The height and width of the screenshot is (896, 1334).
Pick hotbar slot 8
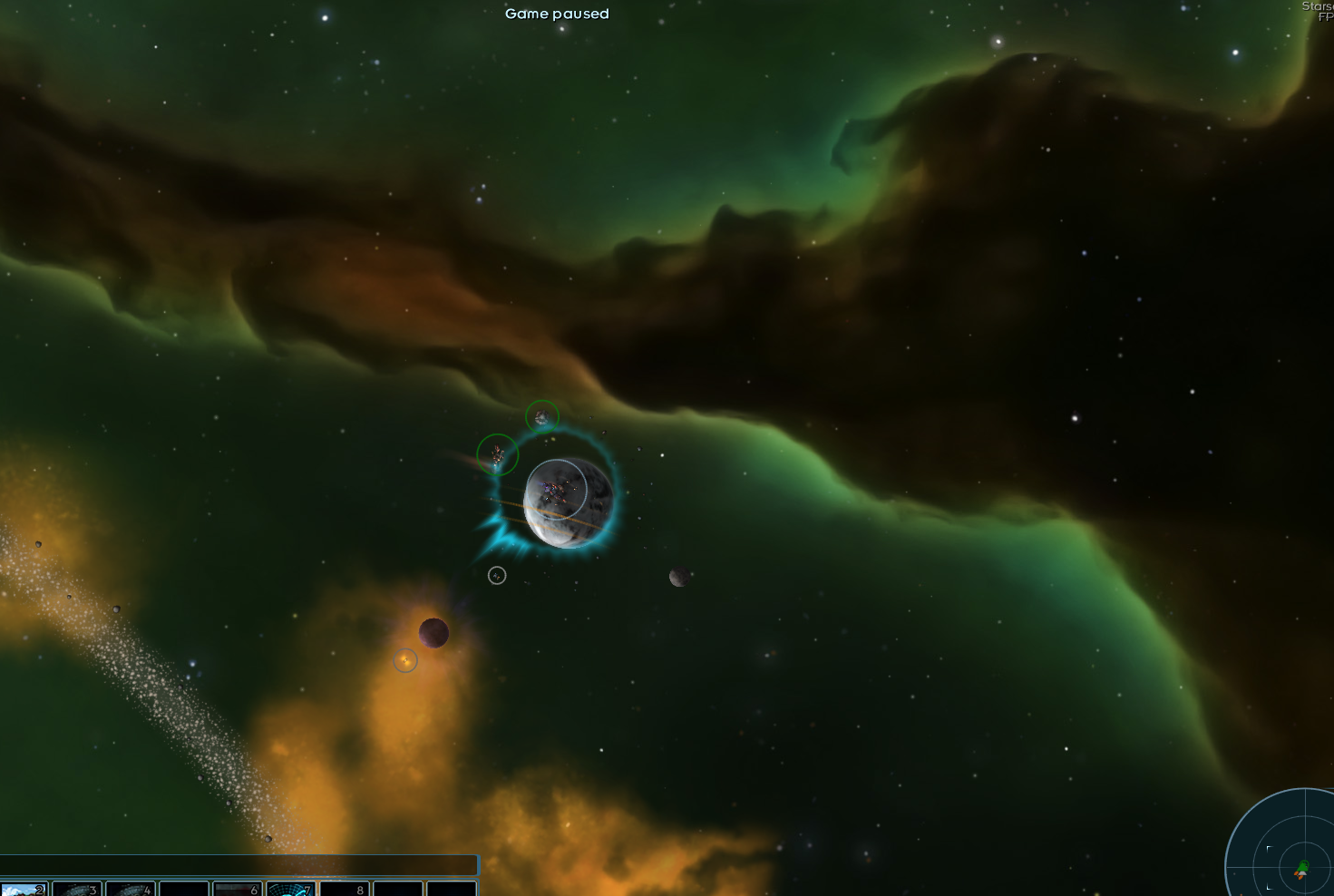(x=345, y=890)
